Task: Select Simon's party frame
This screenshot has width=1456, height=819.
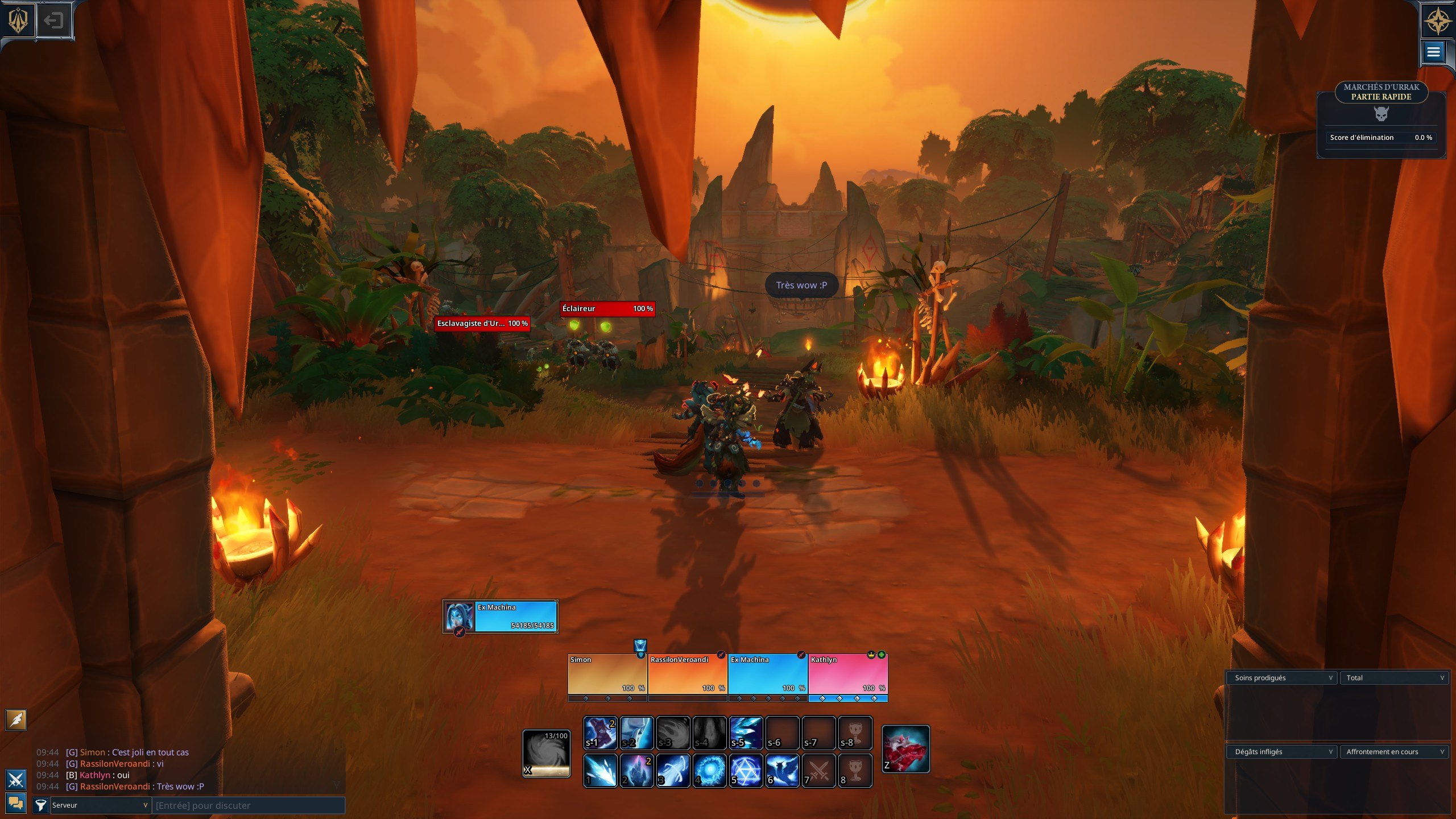Action: tap(607, 674)
